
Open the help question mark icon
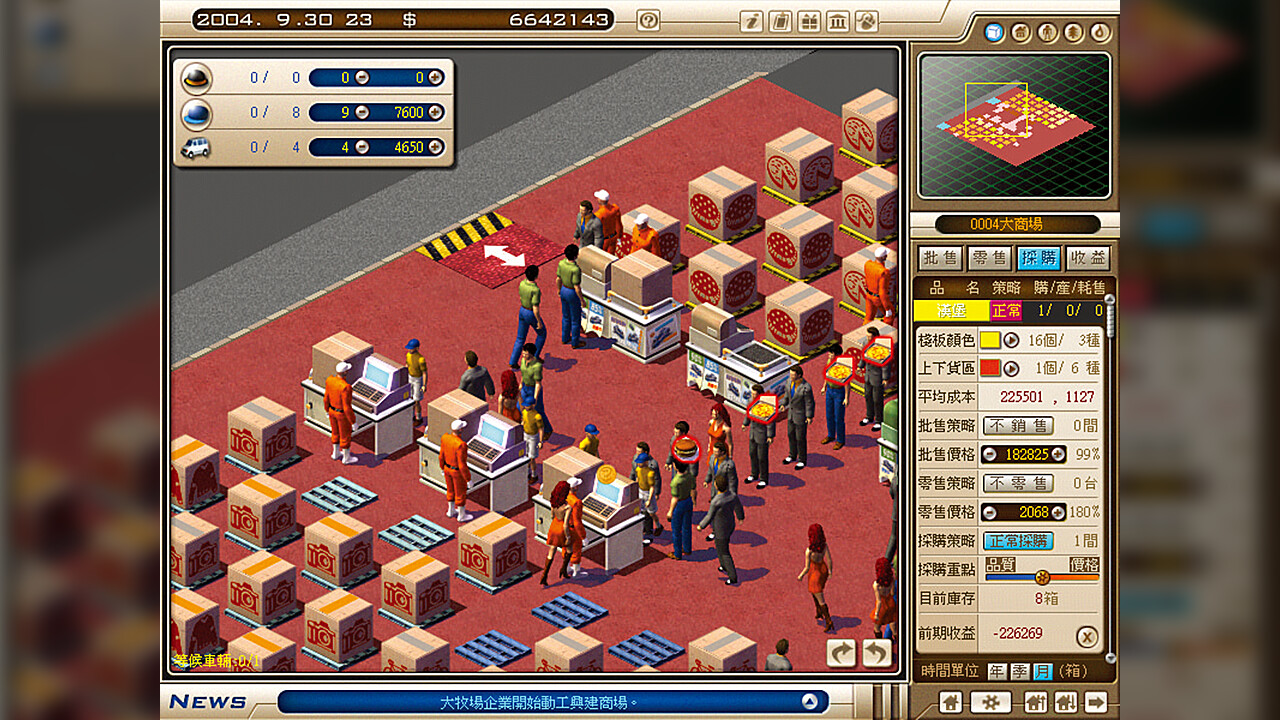coord(650,20)
